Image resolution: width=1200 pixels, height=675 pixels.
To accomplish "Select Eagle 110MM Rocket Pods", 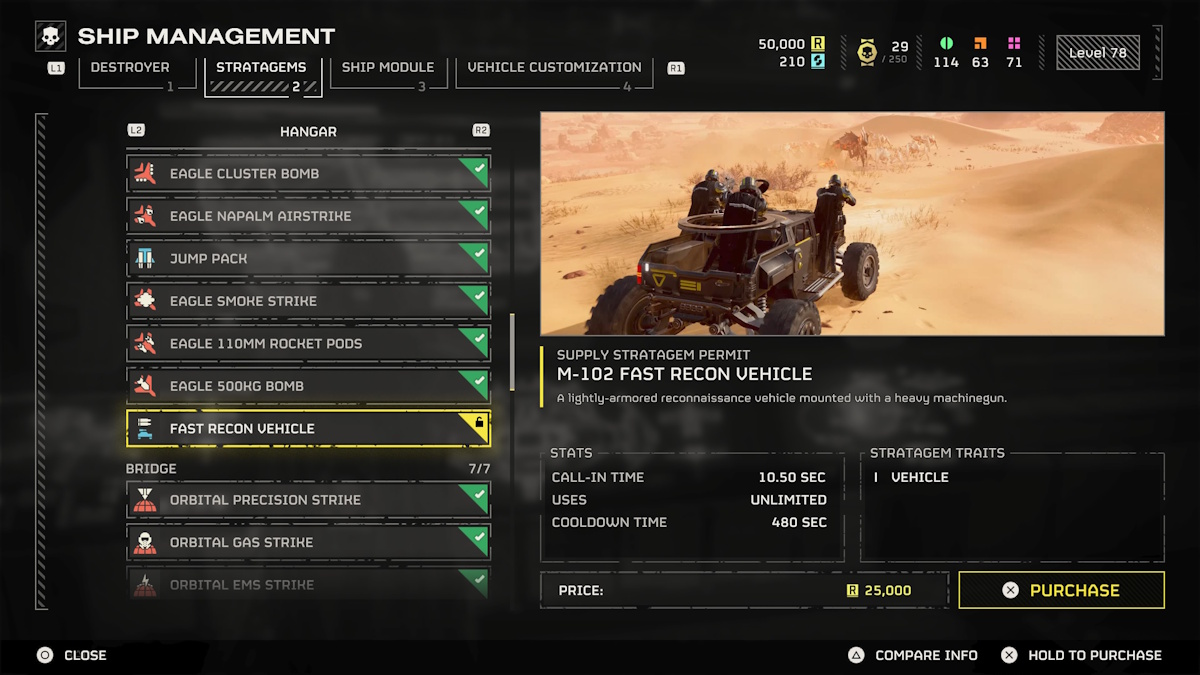I will click(308, 343).
